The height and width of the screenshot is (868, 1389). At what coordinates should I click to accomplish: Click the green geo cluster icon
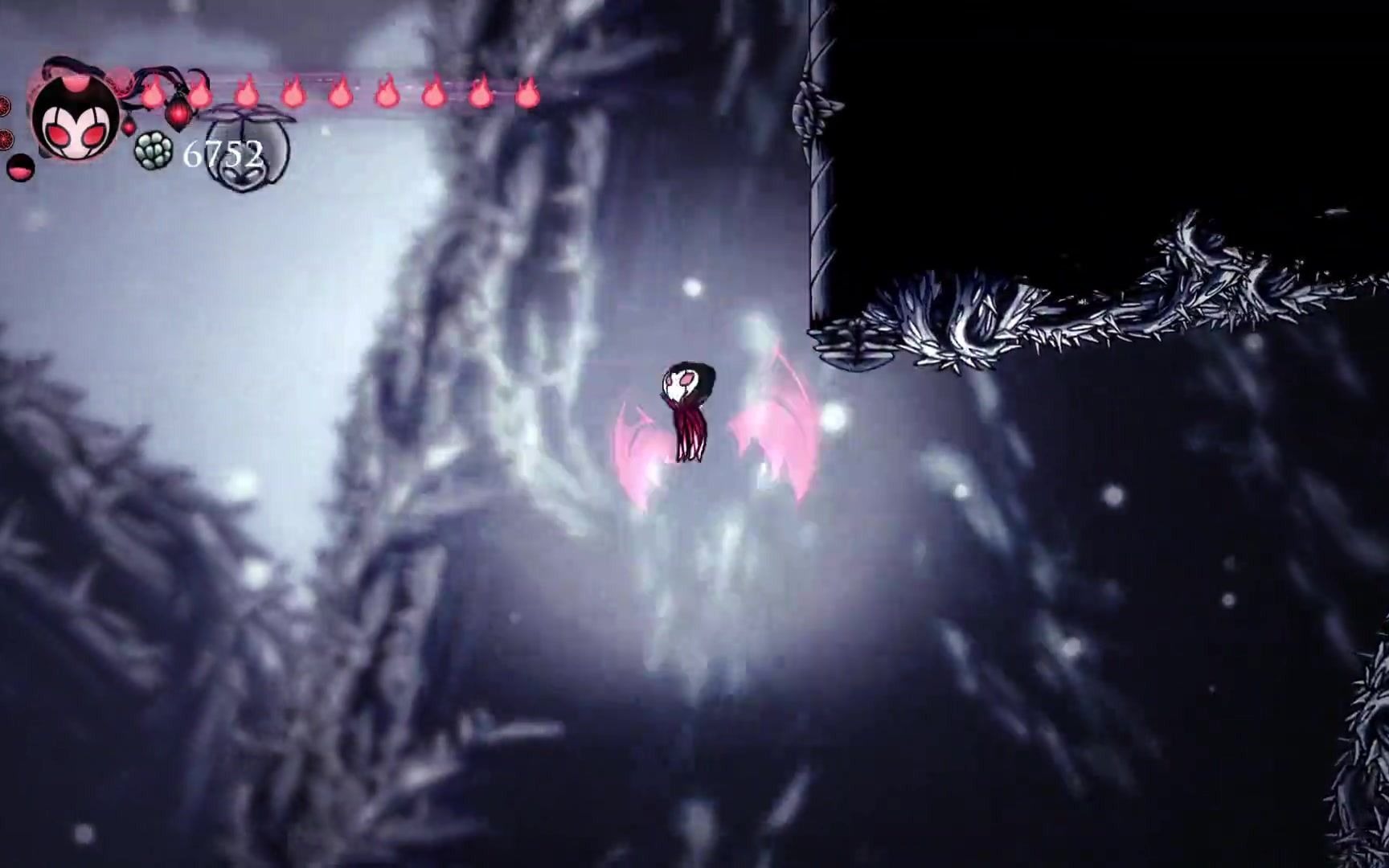tap(153, 149)
